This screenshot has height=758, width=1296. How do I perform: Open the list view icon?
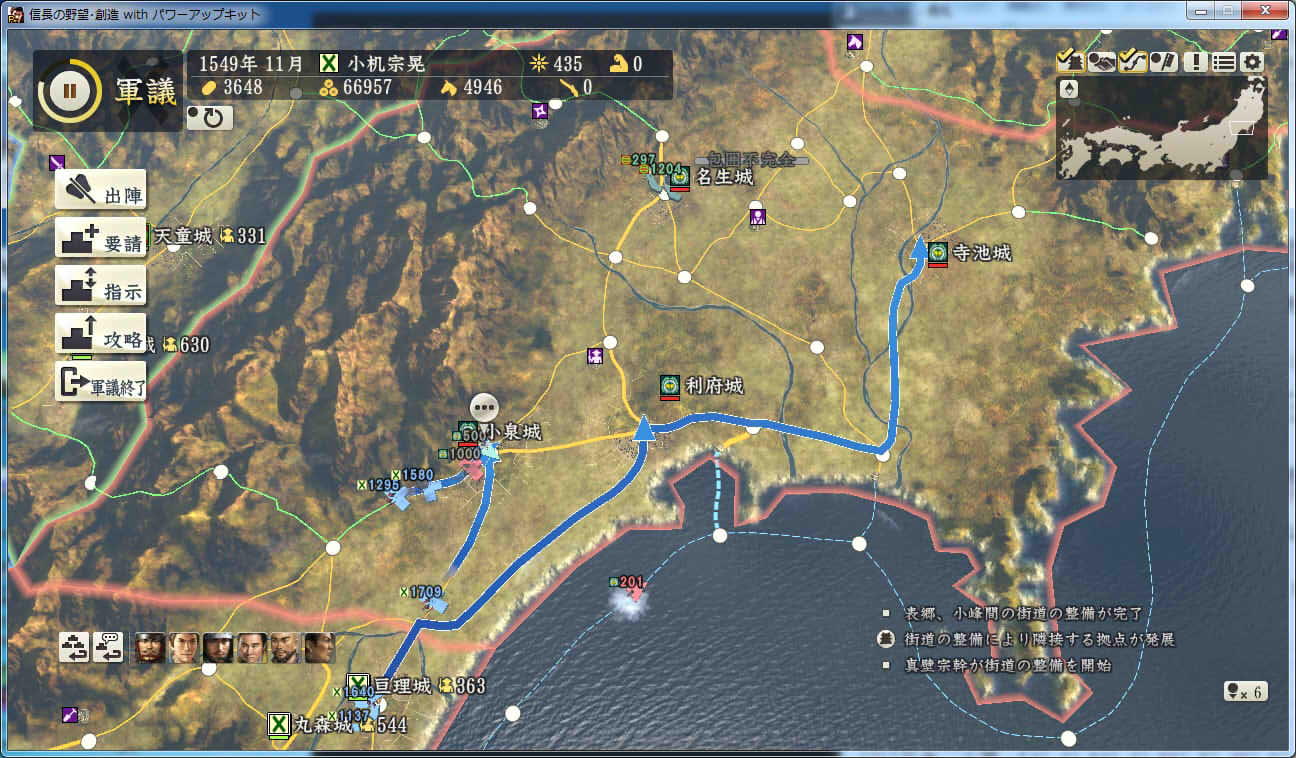coord(1223,62)
